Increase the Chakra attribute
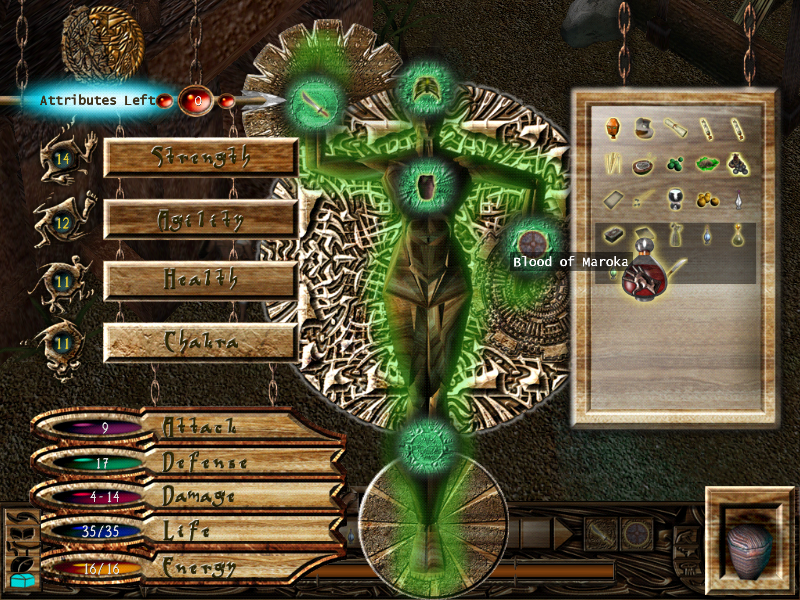 tap(200, 342)
